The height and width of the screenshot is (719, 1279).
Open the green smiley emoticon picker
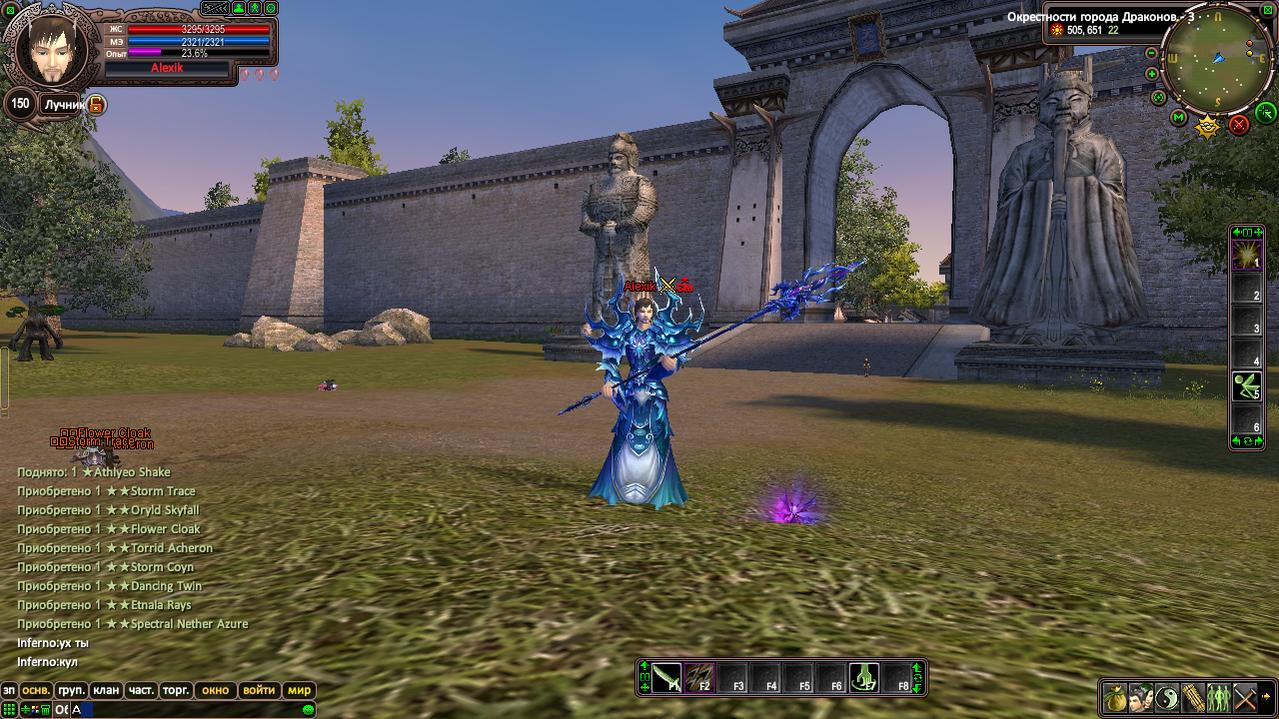click(308, 709)
